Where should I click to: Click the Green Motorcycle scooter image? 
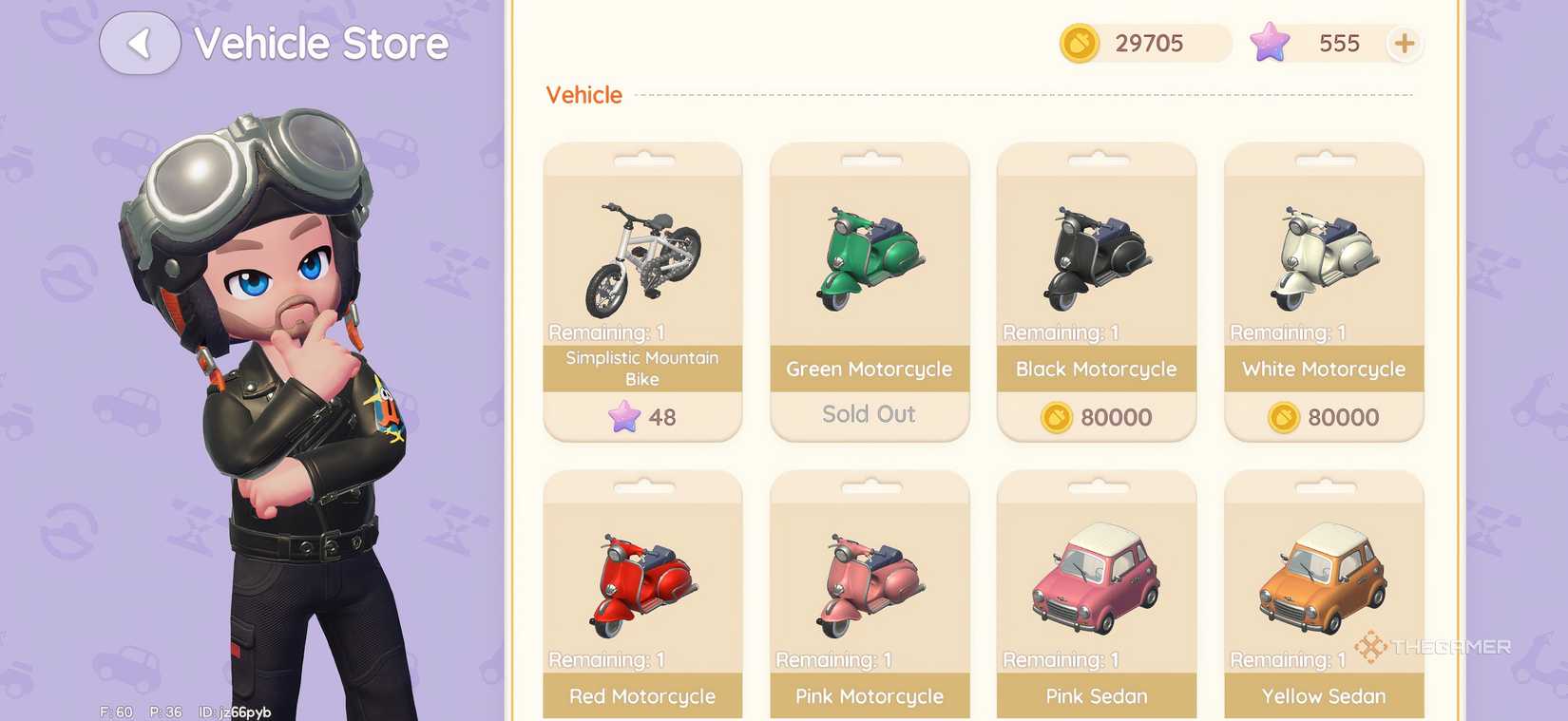tap(868, 252)
